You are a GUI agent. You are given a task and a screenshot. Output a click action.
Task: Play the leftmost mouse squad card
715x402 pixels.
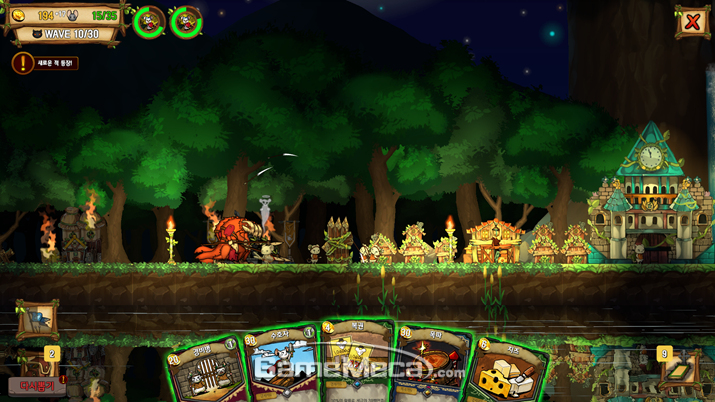(205, 372)
